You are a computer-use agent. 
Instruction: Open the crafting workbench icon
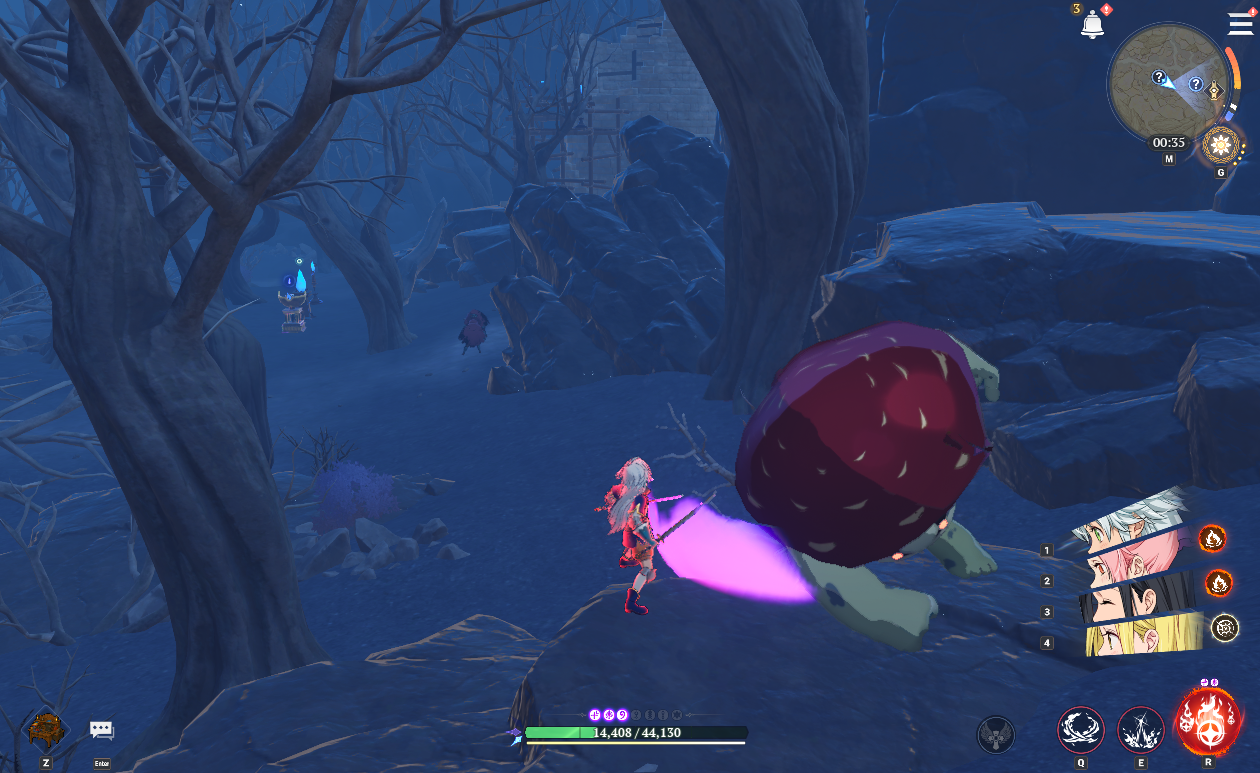point(45,729)
